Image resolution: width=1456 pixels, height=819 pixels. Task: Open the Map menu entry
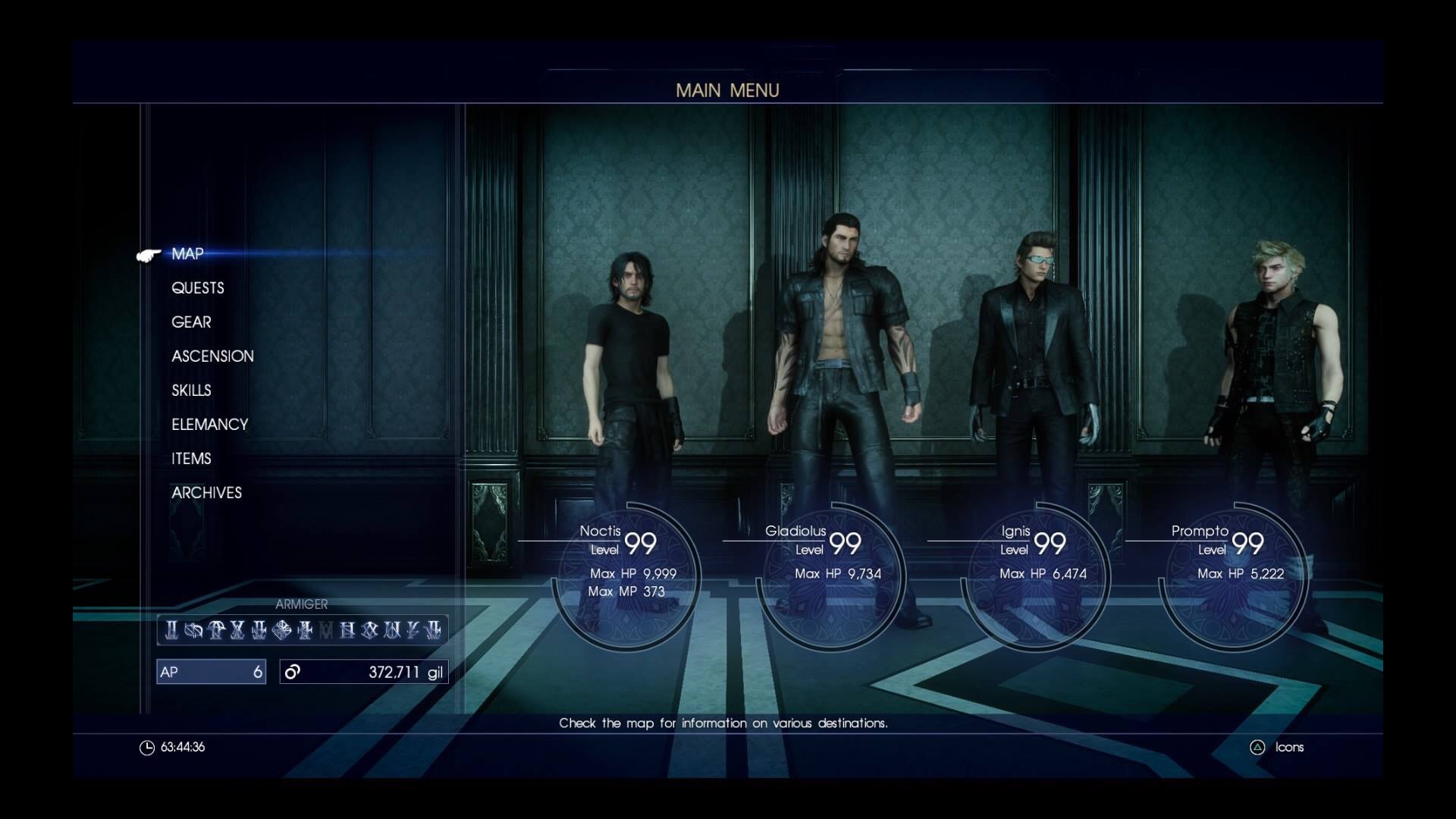pos(187,254)
